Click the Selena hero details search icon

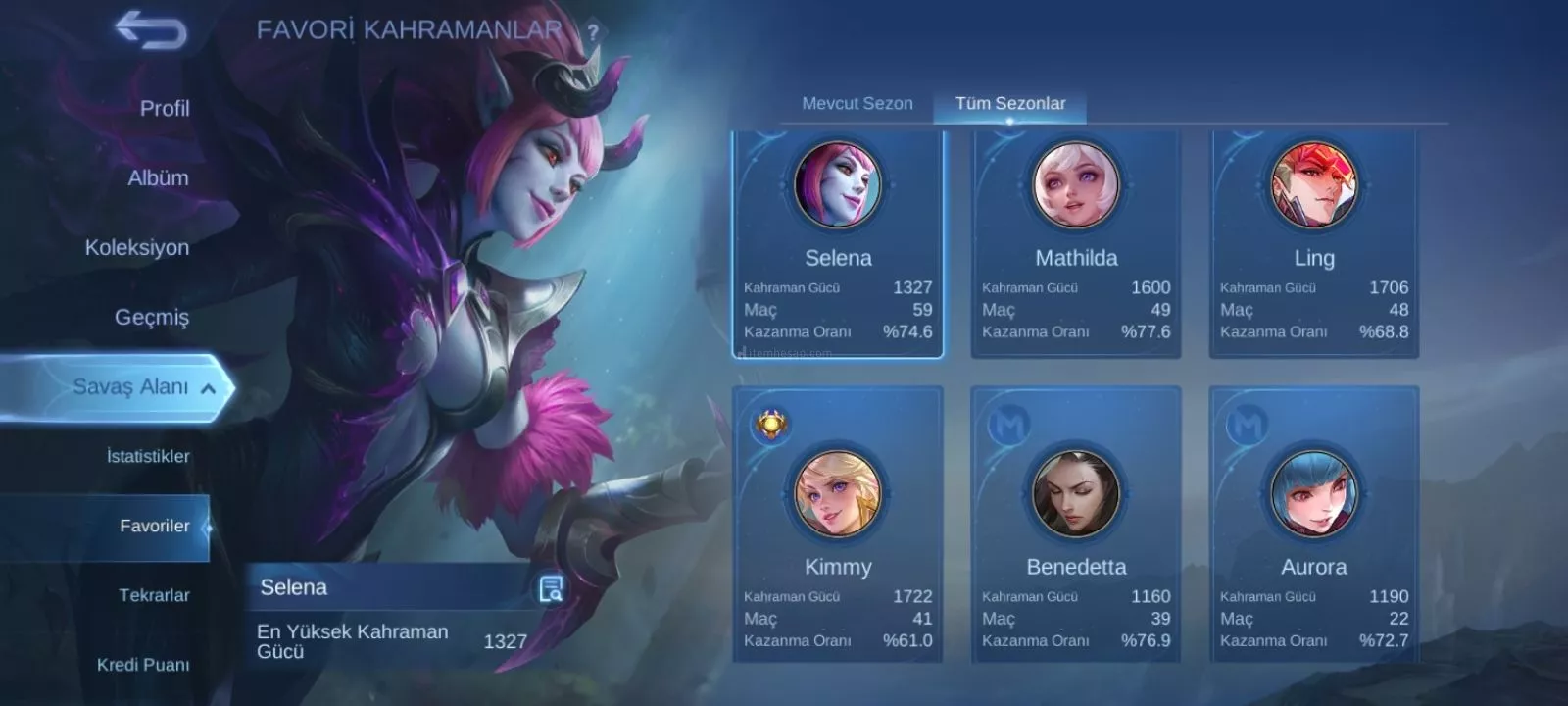pos(551,589)
